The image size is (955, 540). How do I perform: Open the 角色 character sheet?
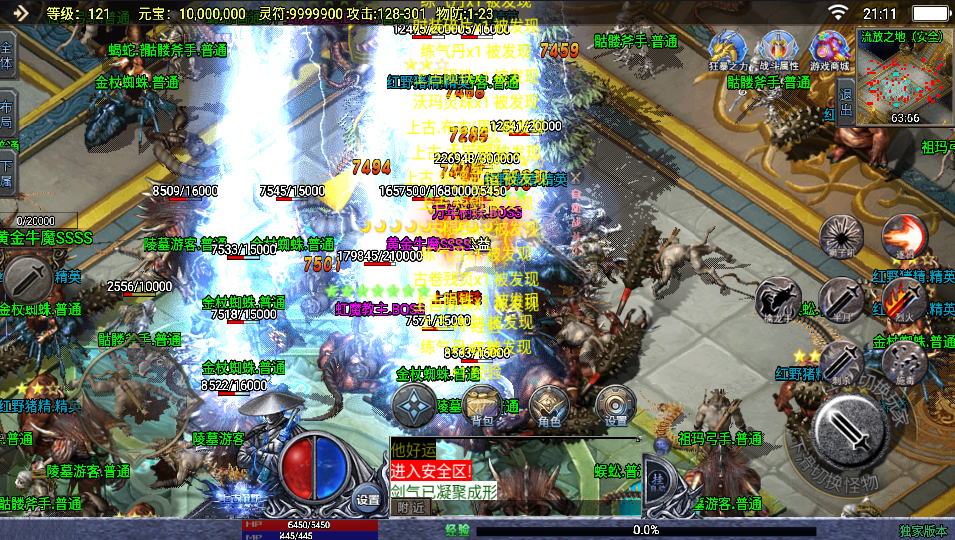(549, 404)
